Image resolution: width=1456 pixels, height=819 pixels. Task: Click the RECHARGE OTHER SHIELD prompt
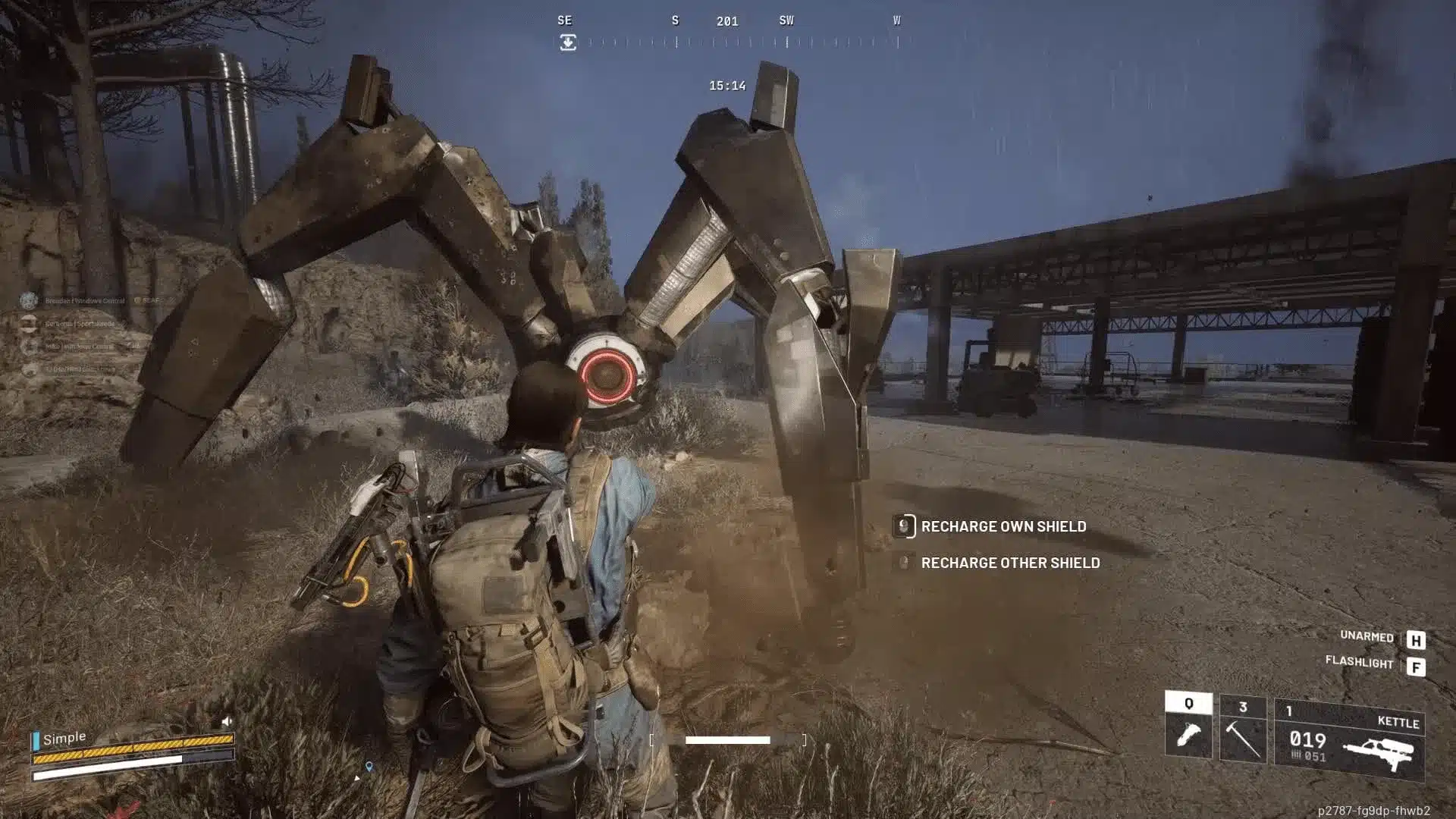pos(1010,563)
